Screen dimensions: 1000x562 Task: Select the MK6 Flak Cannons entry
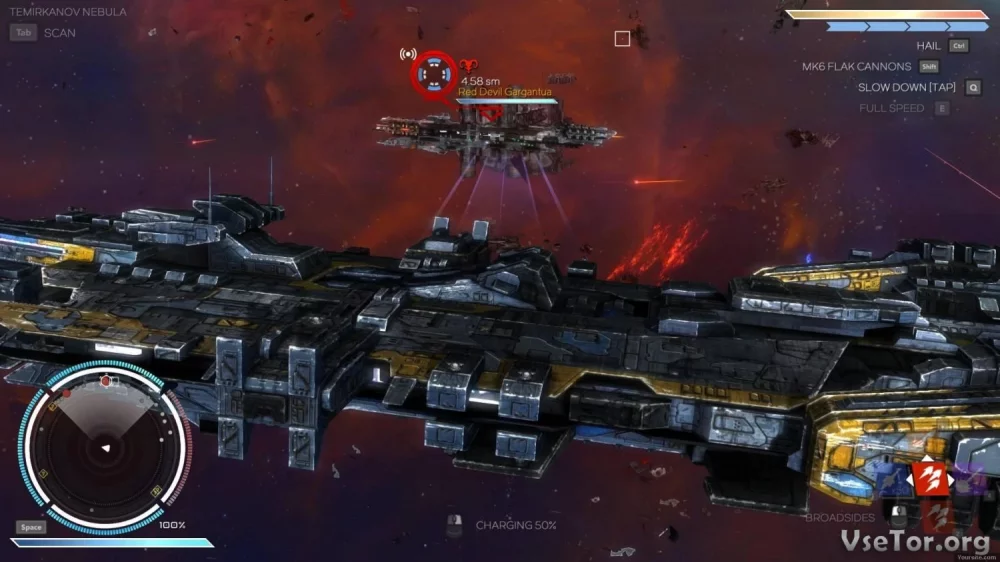[856, 67]
